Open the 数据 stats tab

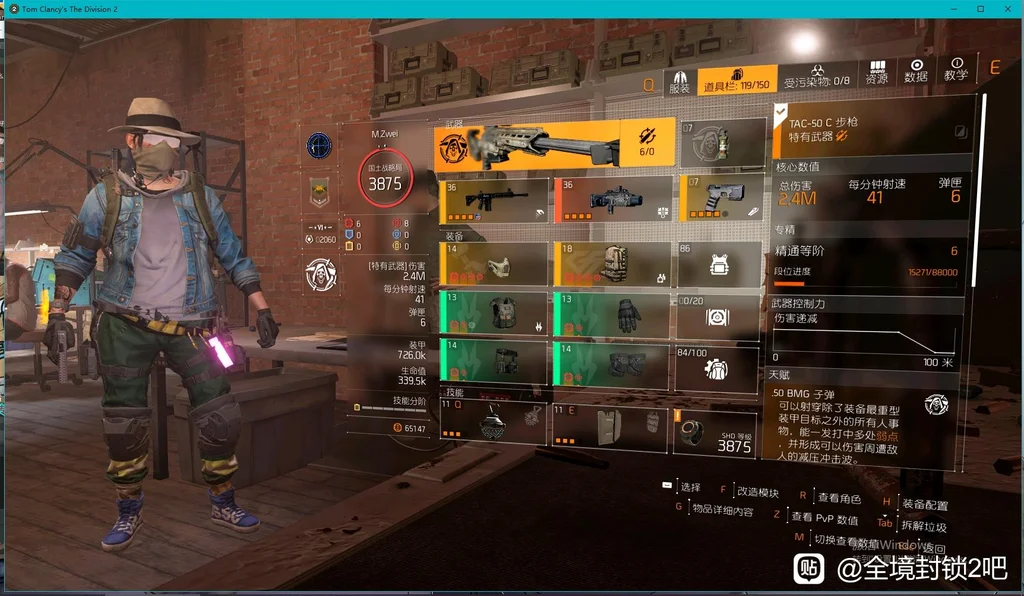(916, 72)
